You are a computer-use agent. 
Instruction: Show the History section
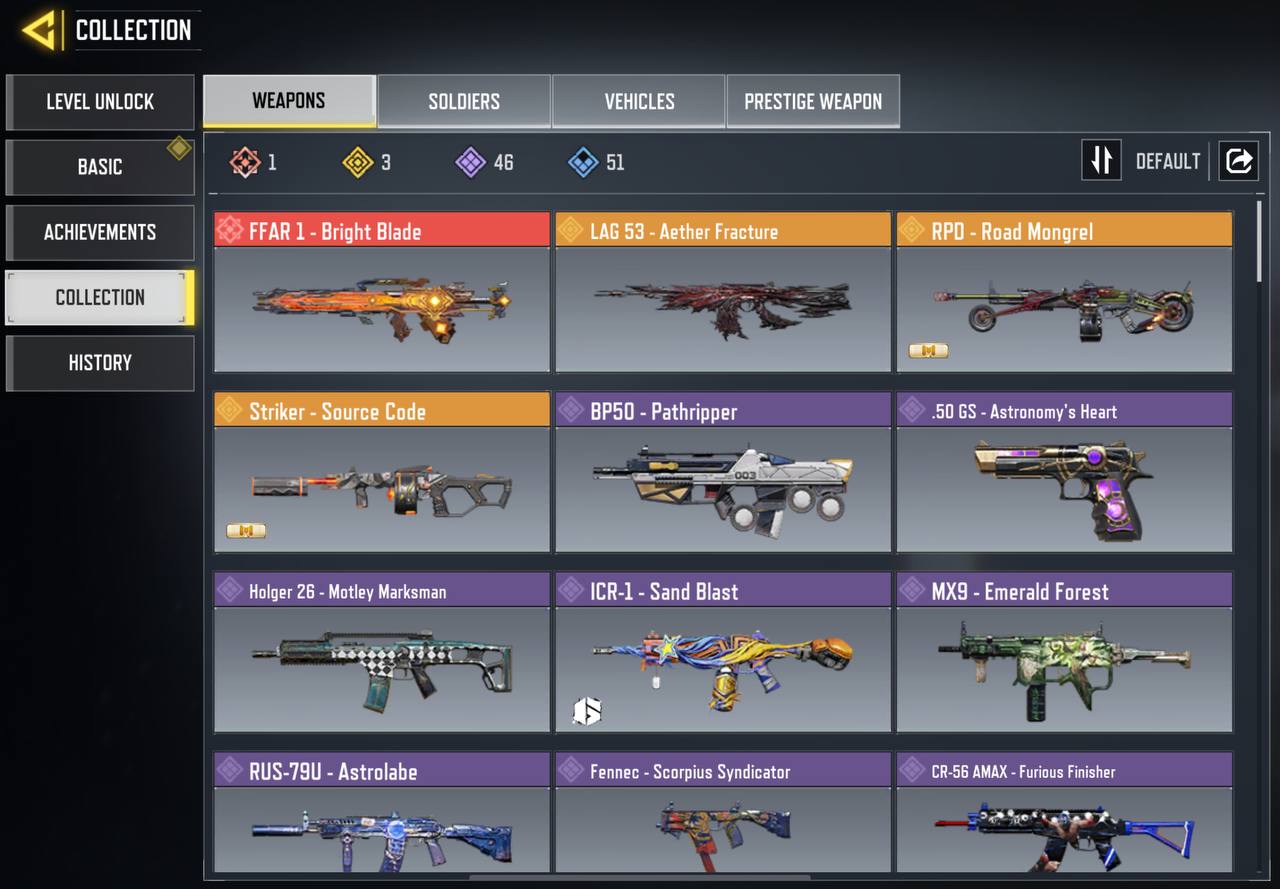pyautogui.click(x=100, y=363)
